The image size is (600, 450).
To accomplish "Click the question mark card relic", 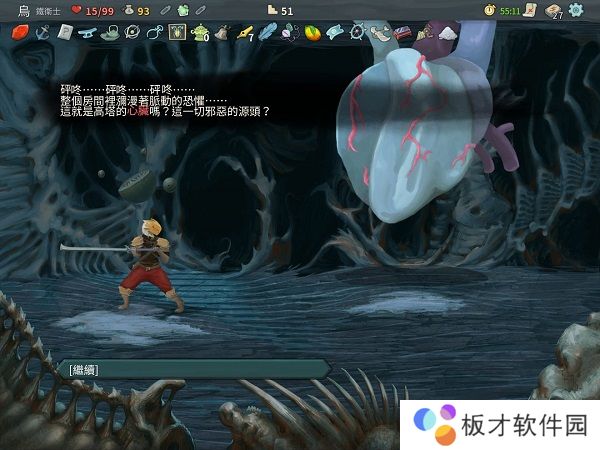I will [64, 32].
